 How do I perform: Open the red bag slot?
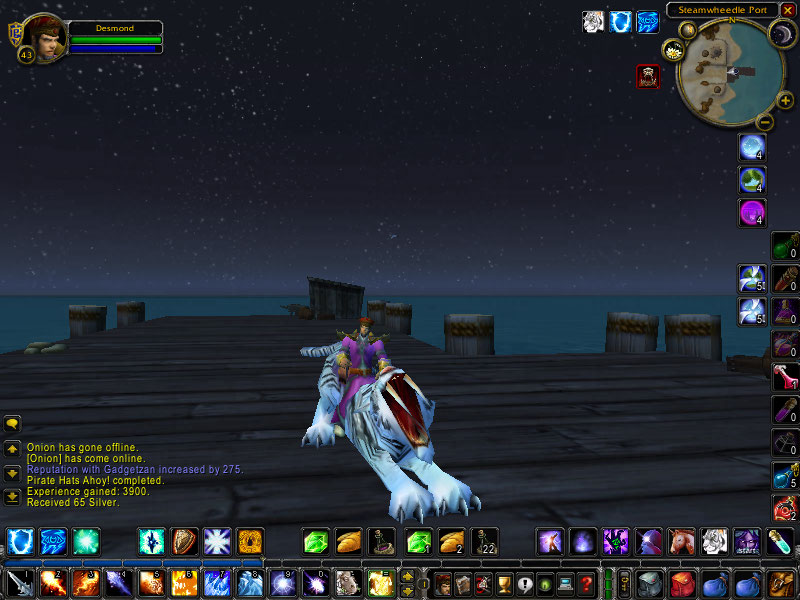[x=683, y=583]
